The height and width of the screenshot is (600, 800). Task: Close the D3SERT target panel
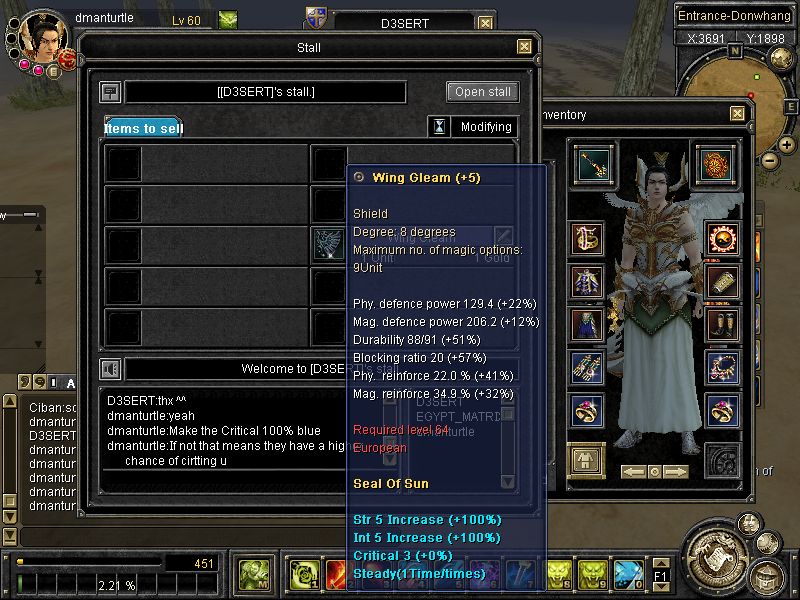point(485,23)
